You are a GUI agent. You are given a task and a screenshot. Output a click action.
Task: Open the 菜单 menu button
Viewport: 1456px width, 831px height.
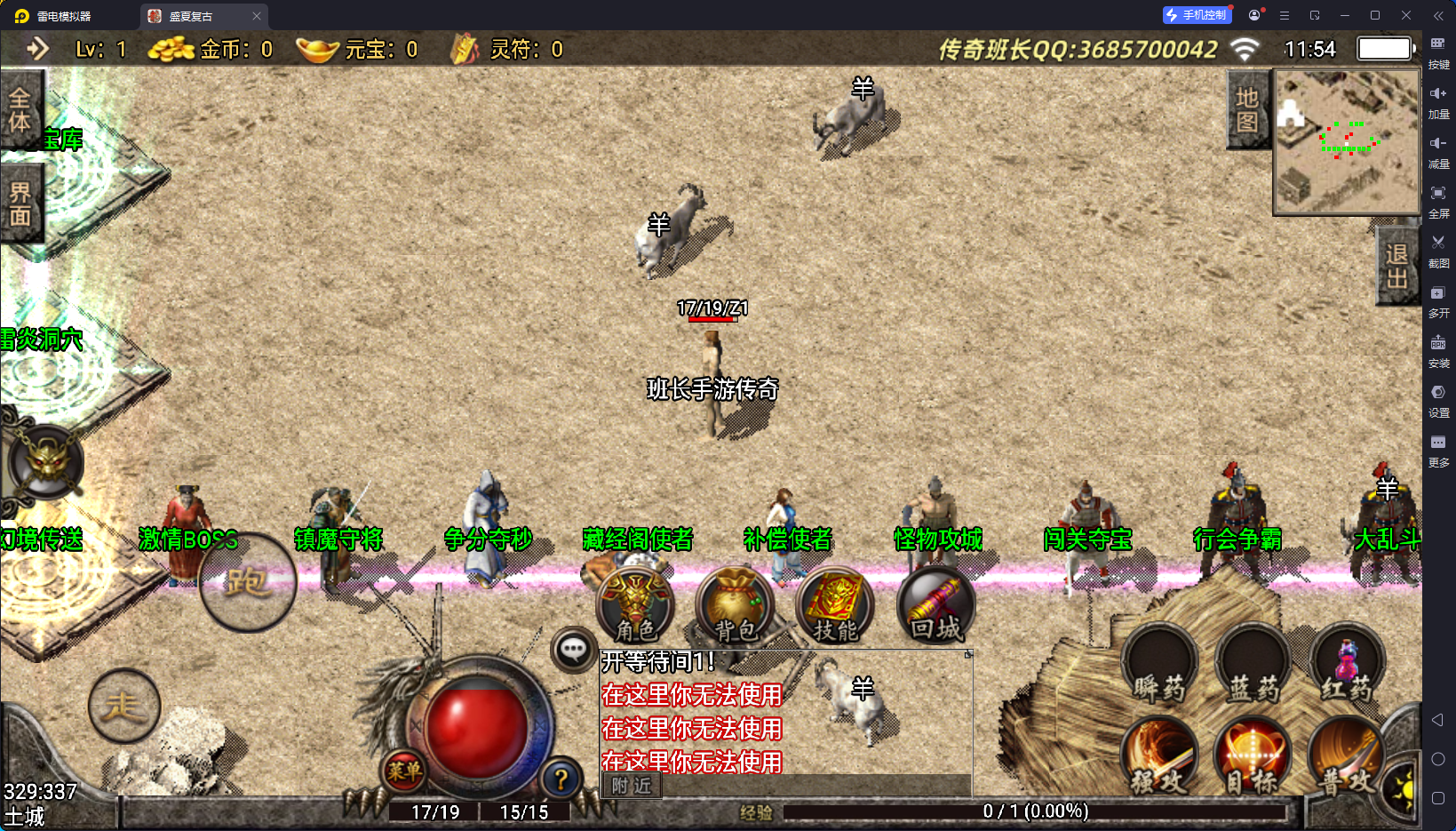pyautogui.click(x=404, y=771)
